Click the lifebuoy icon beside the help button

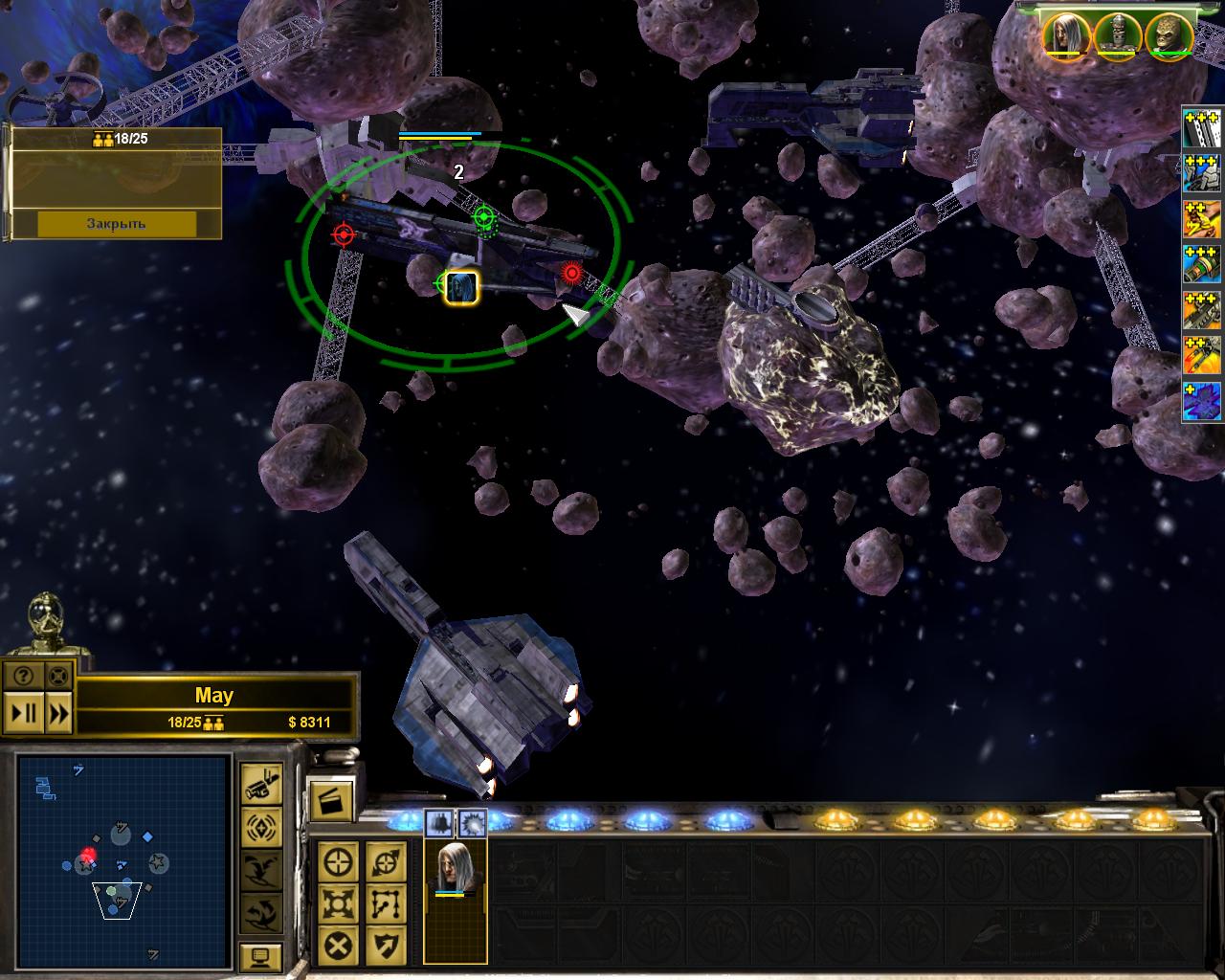coord(58,676)
